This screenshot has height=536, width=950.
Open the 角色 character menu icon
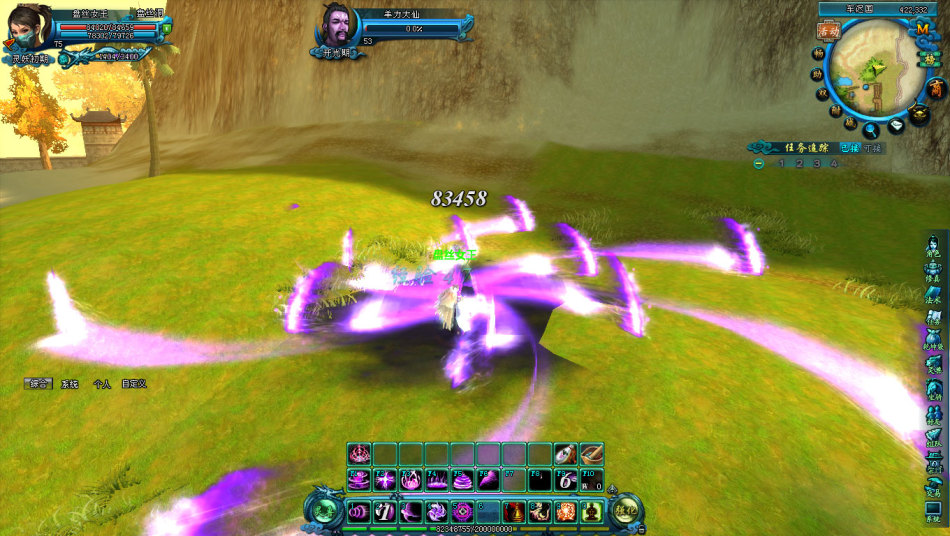click(933, 246)
